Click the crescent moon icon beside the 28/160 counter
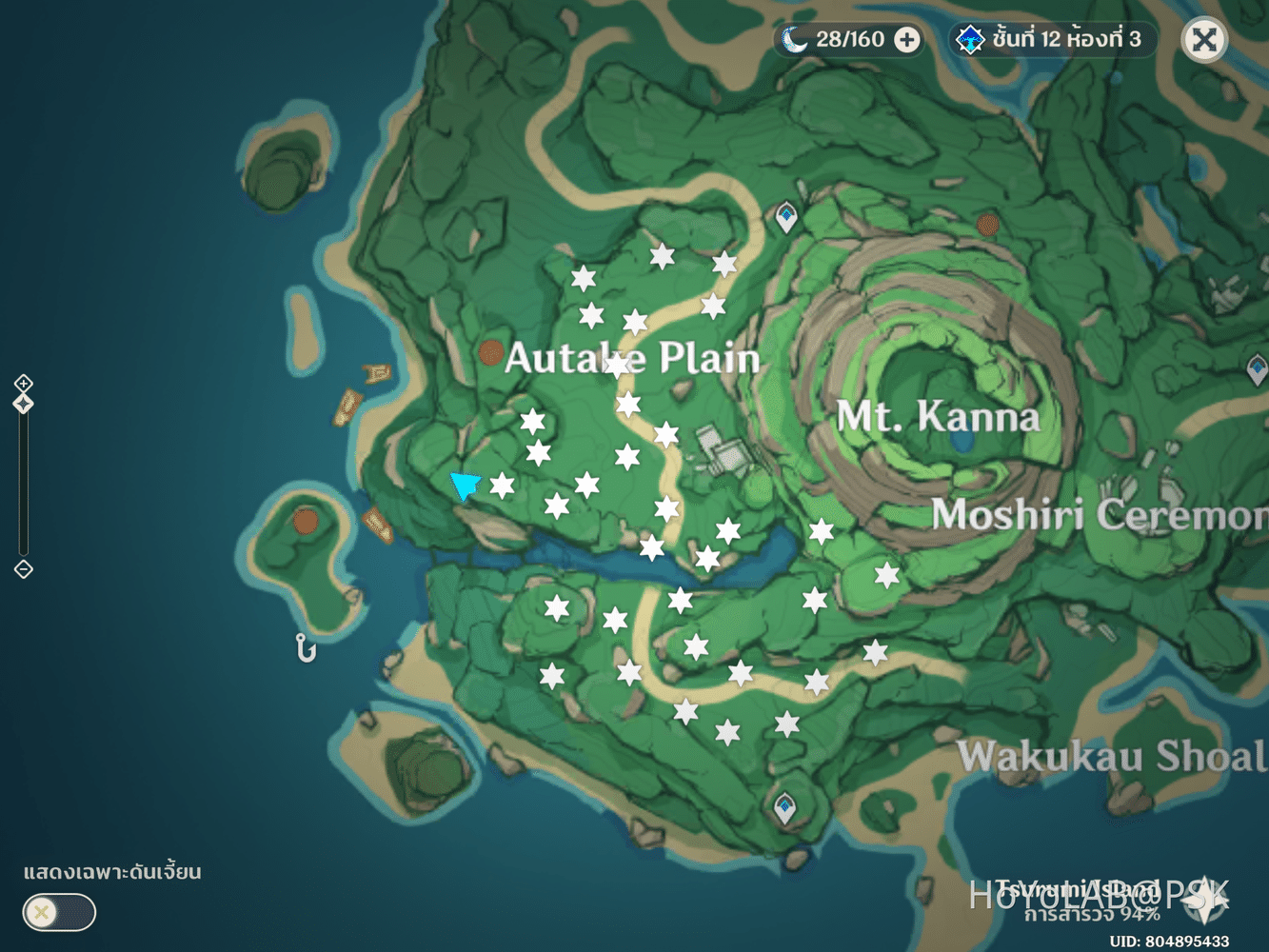 [x=796, y=39]
